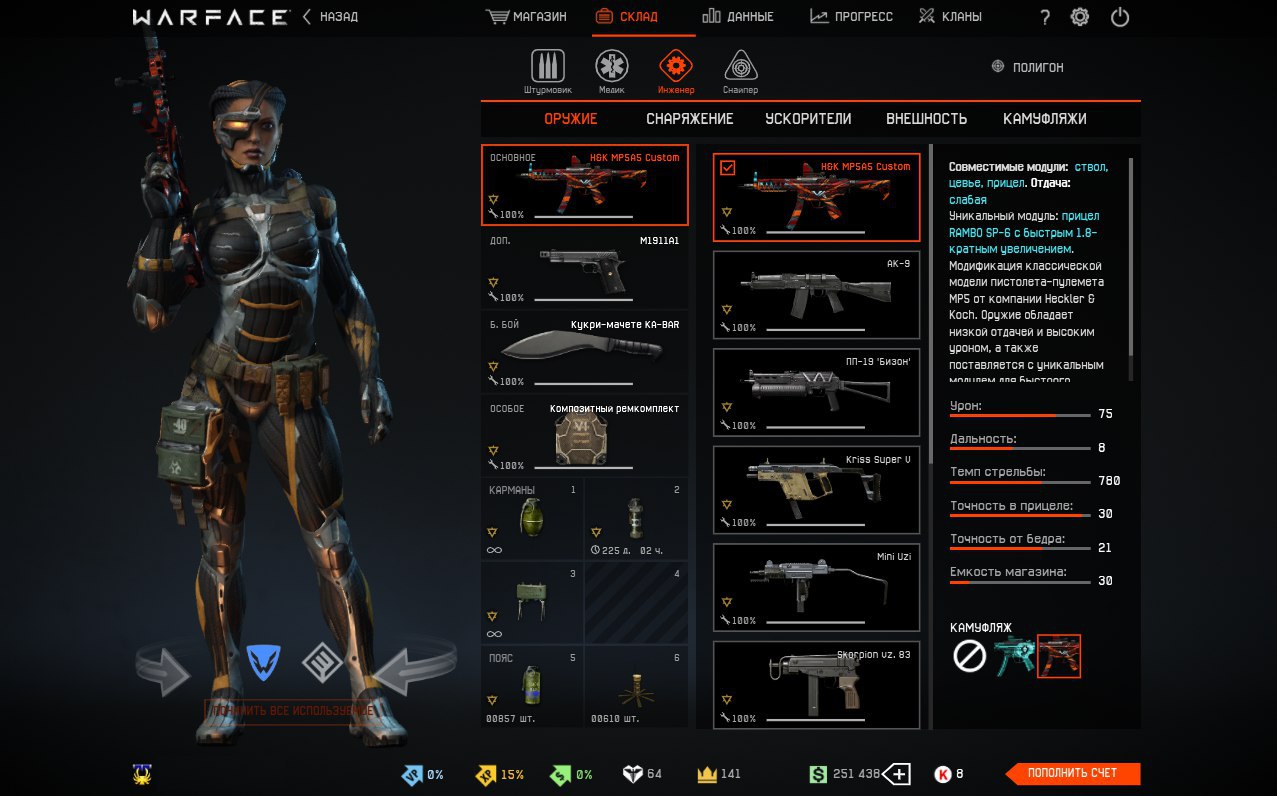The width and height of the screenshot is (1277, 796).
Task: Select the Кукри-мачете KA-BAR melee slot
Action: (x=585, y=353)
